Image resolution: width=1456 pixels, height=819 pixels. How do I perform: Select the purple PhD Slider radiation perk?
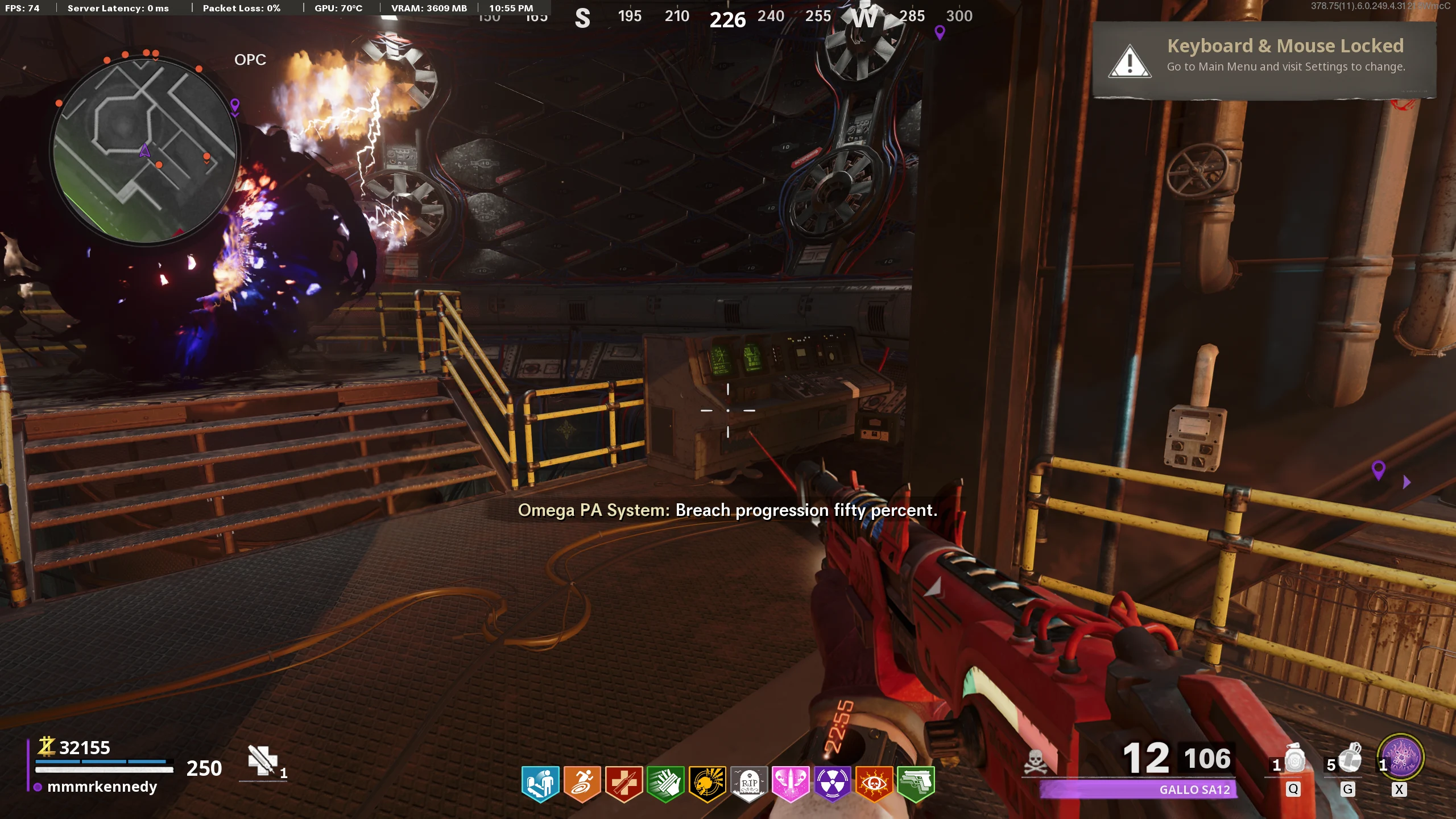(x=833, y=784)
